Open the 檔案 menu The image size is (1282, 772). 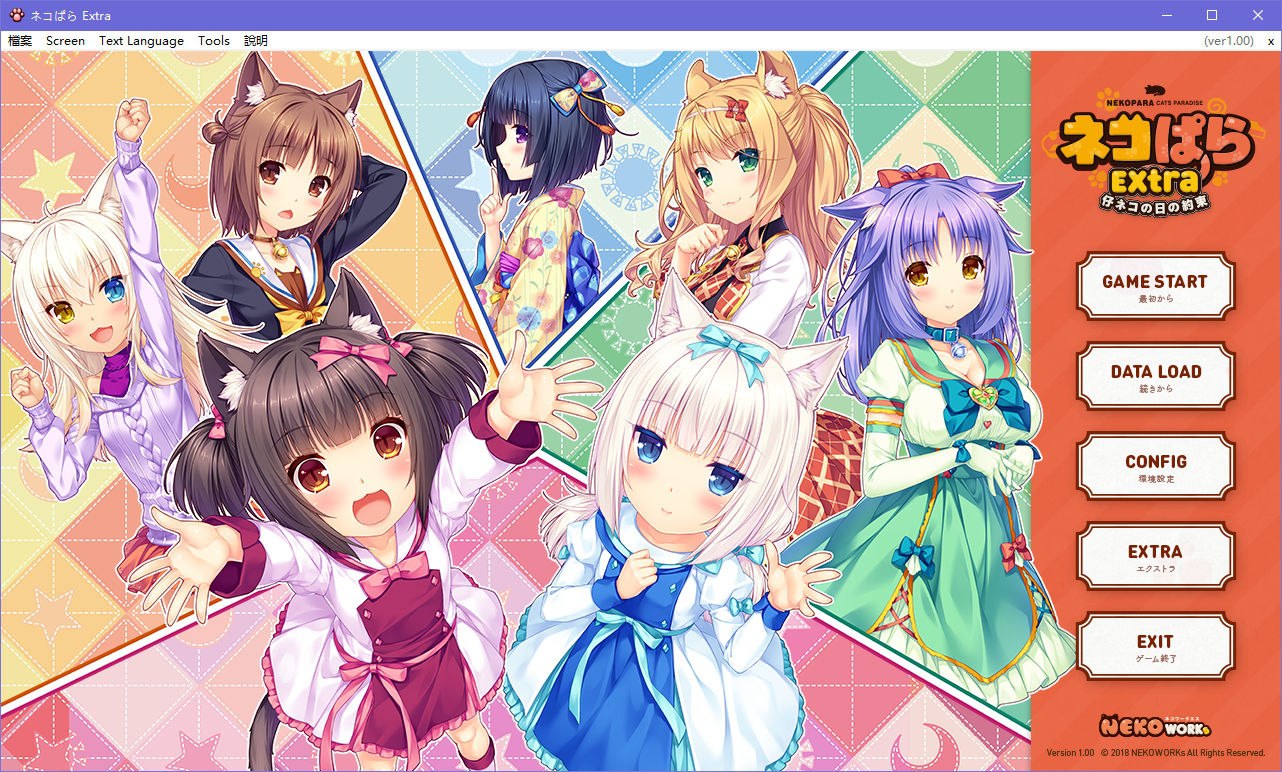click(x=19, y=41)
